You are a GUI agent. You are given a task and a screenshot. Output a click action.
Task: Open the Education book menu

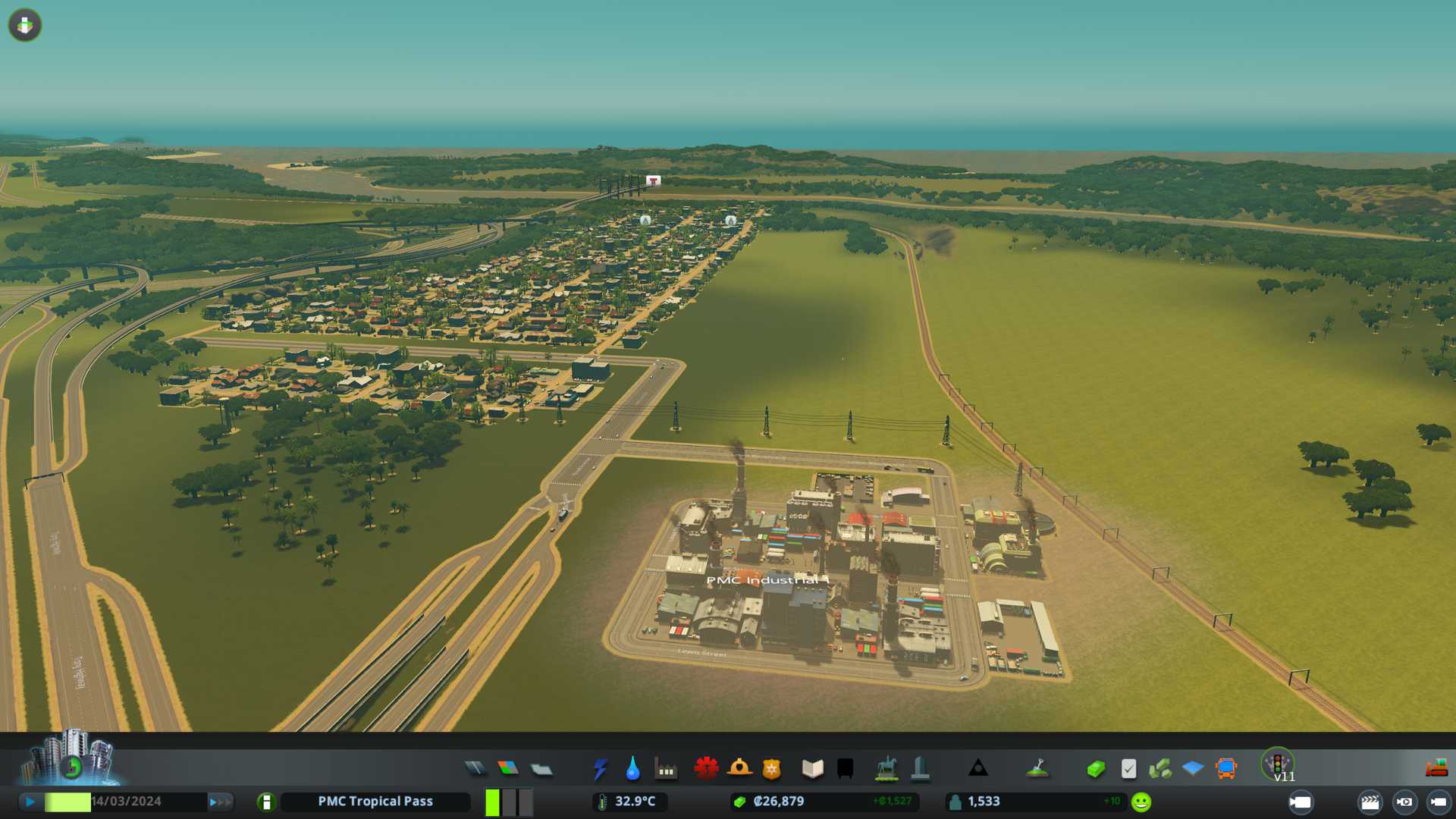pos(812,769)
